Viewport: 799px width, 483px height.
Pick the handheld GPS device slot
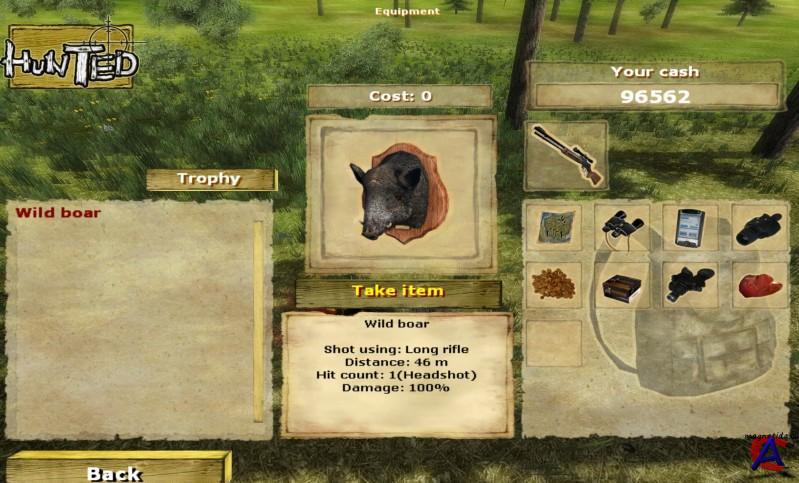(690, 228)
